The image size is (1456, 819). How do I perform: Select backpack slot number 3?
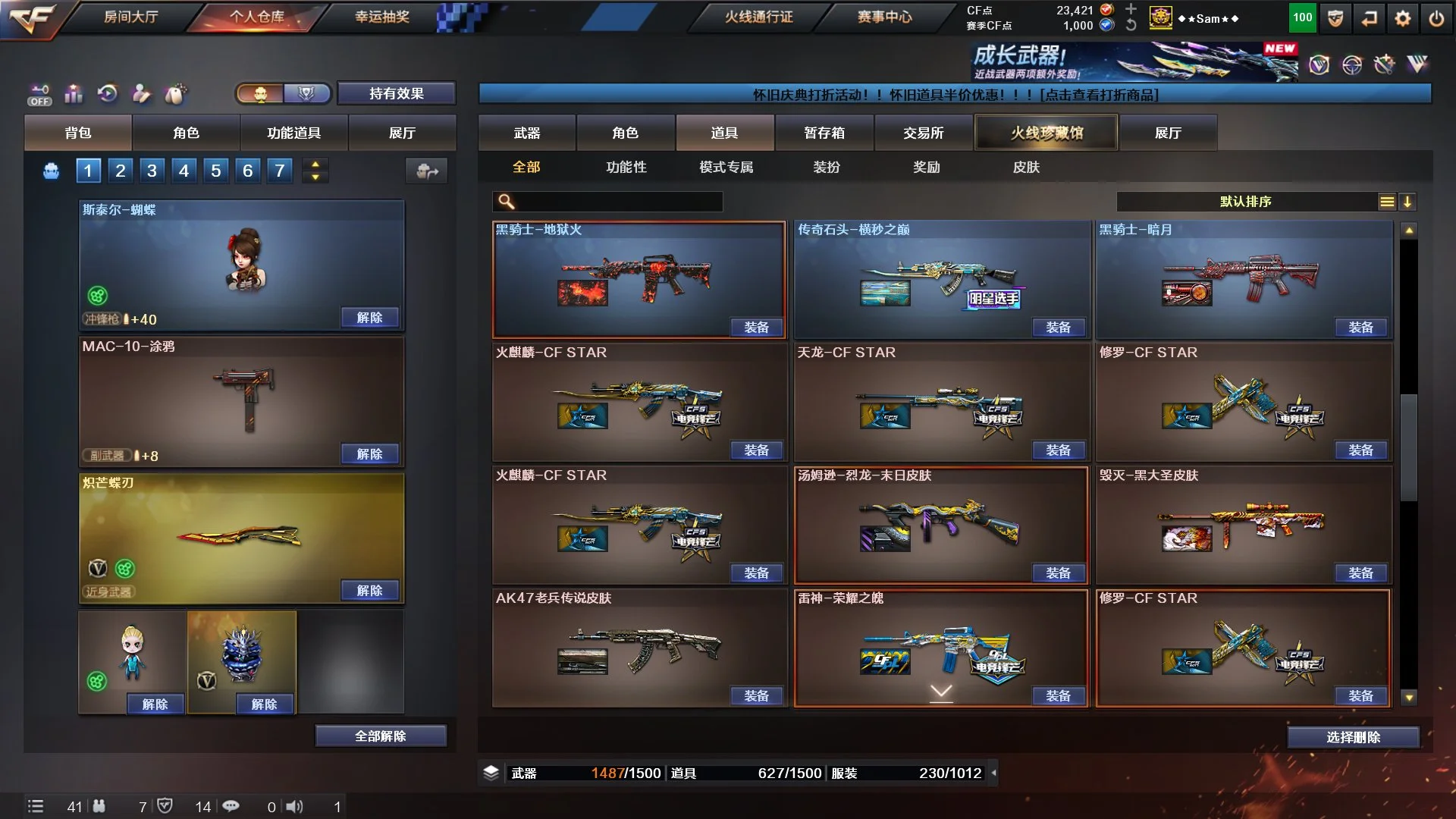click(x=152, y=171)
